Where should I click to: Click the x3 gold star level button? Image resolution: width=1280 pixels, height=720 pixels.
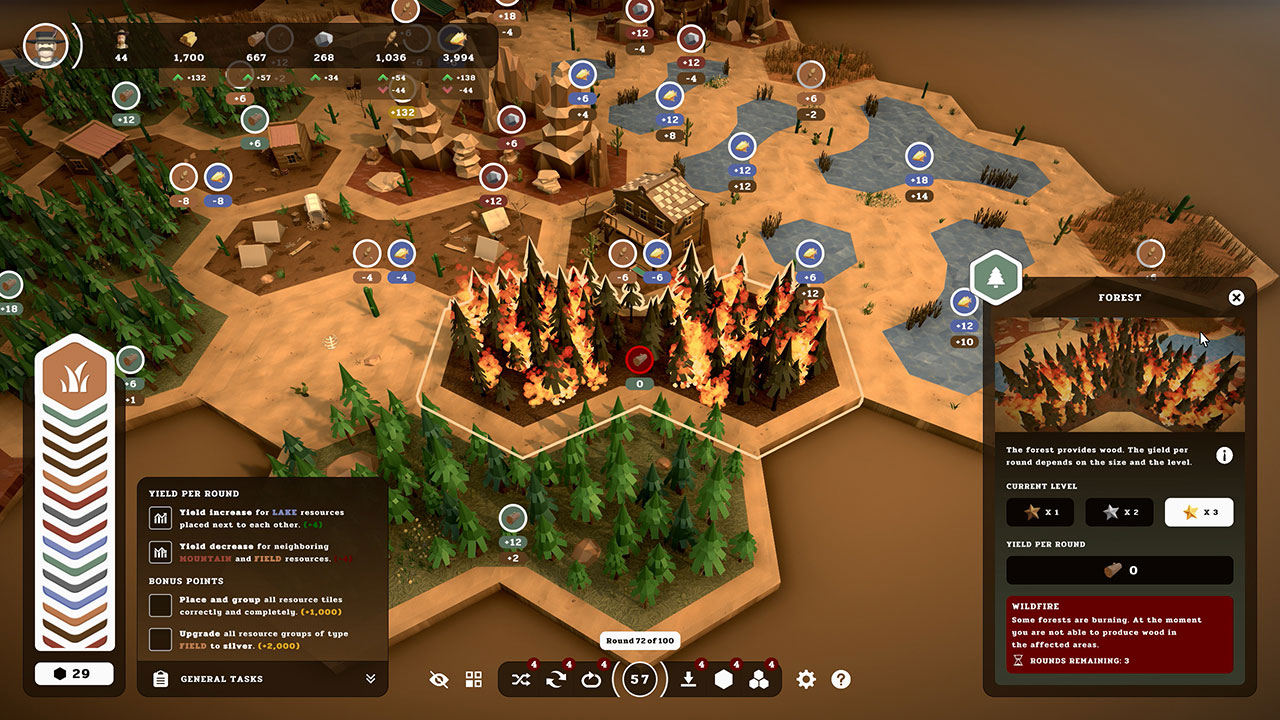tap(1198, 512)
